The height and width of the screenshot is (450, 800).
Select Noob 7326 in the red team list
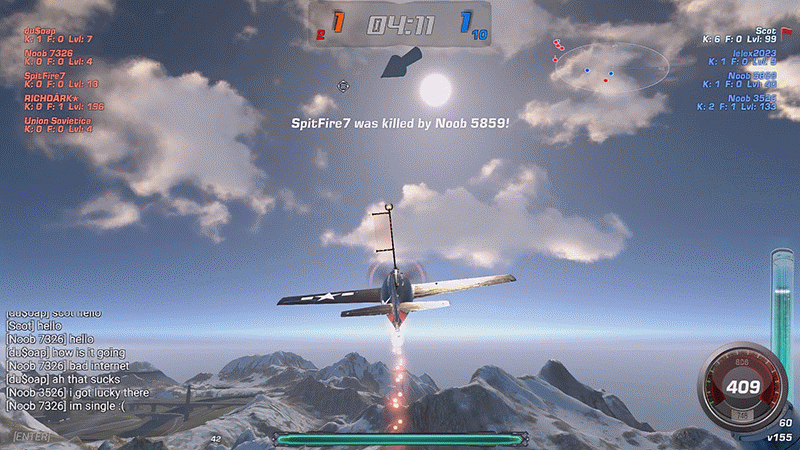(48, 52)
